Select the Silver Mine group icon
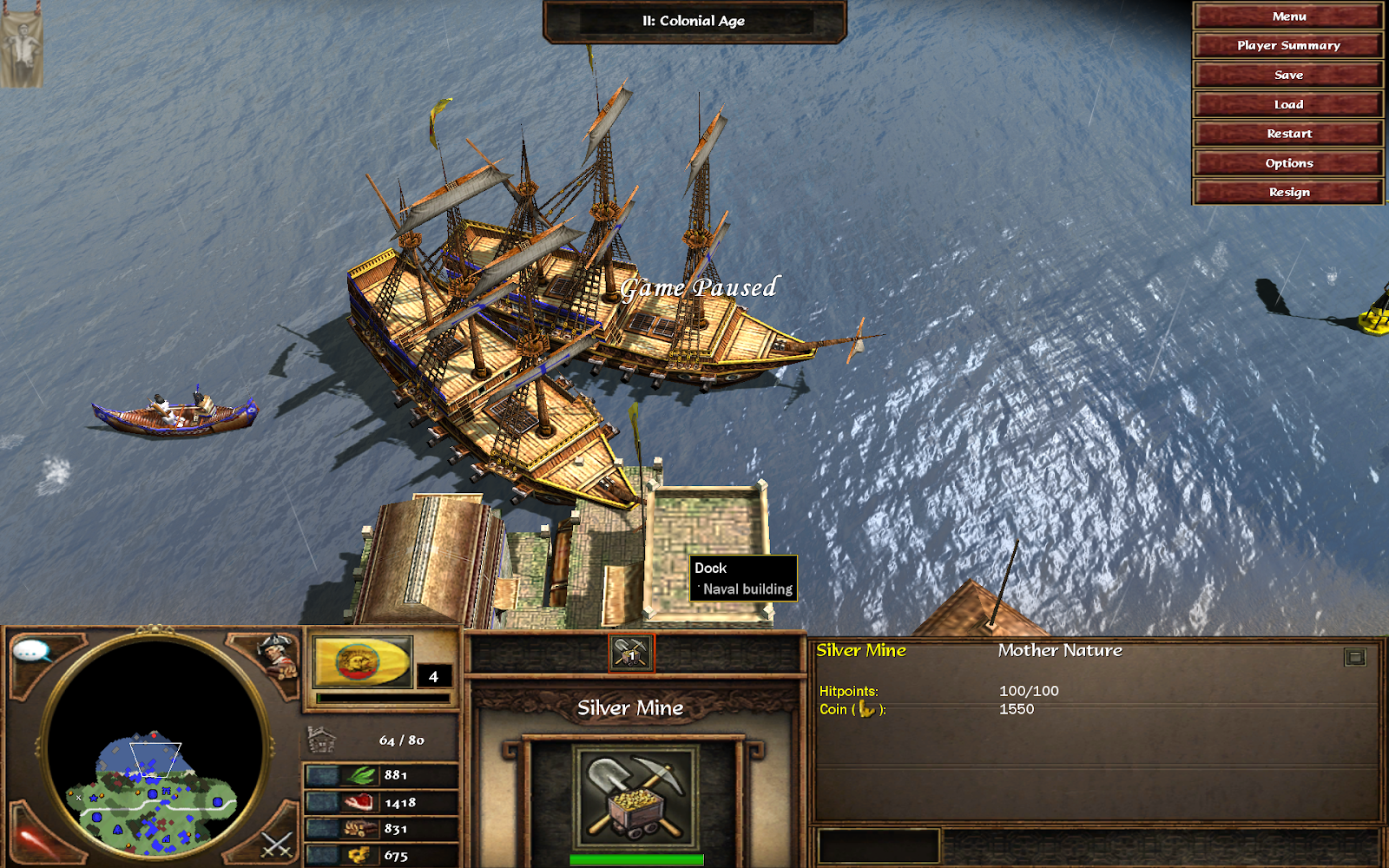The height and width of the screenshot is (868, 1389). [x=631, y=653]
